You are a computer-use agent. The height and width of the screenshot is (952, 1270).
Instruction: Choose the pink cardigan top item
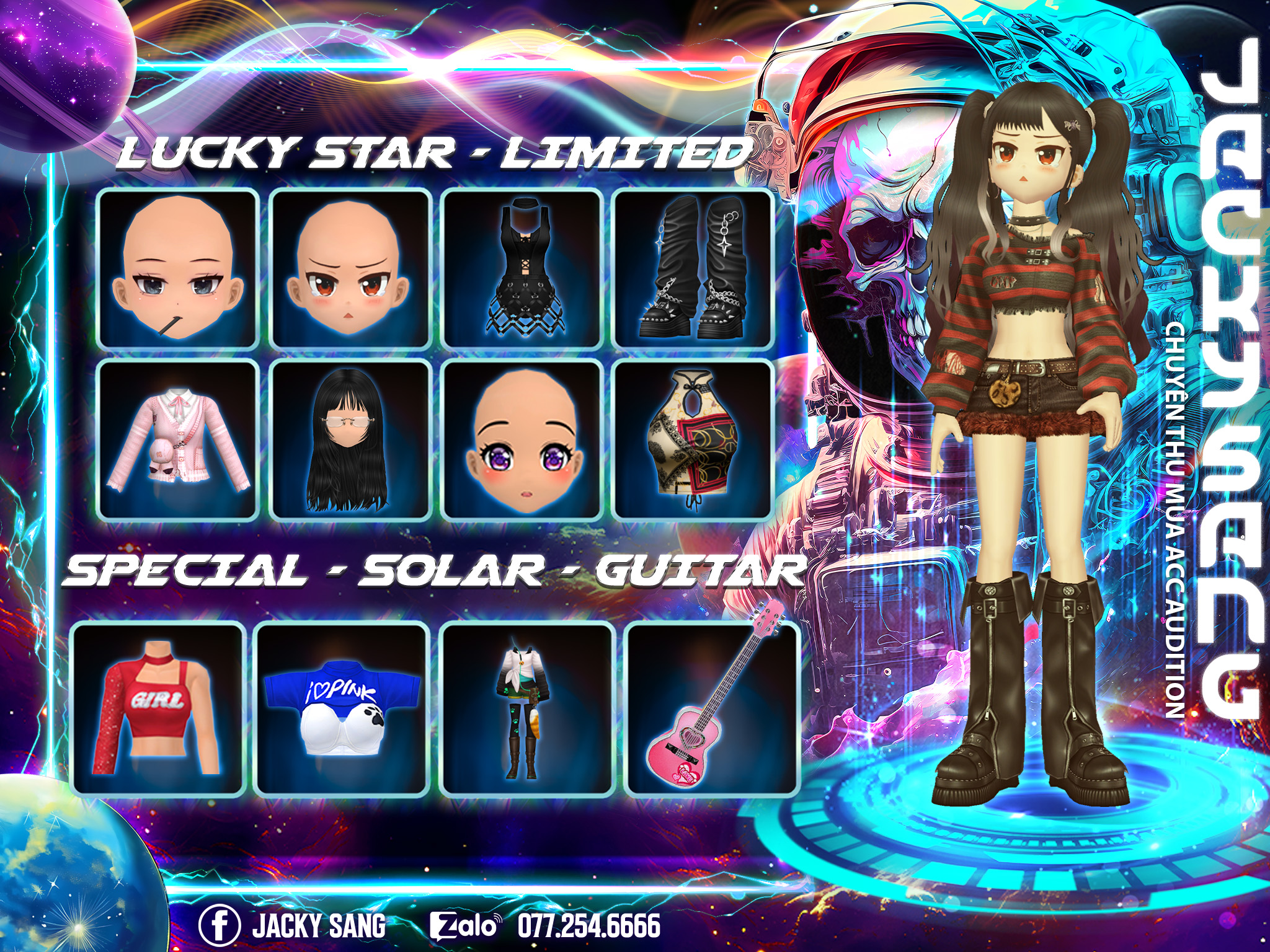179,441
